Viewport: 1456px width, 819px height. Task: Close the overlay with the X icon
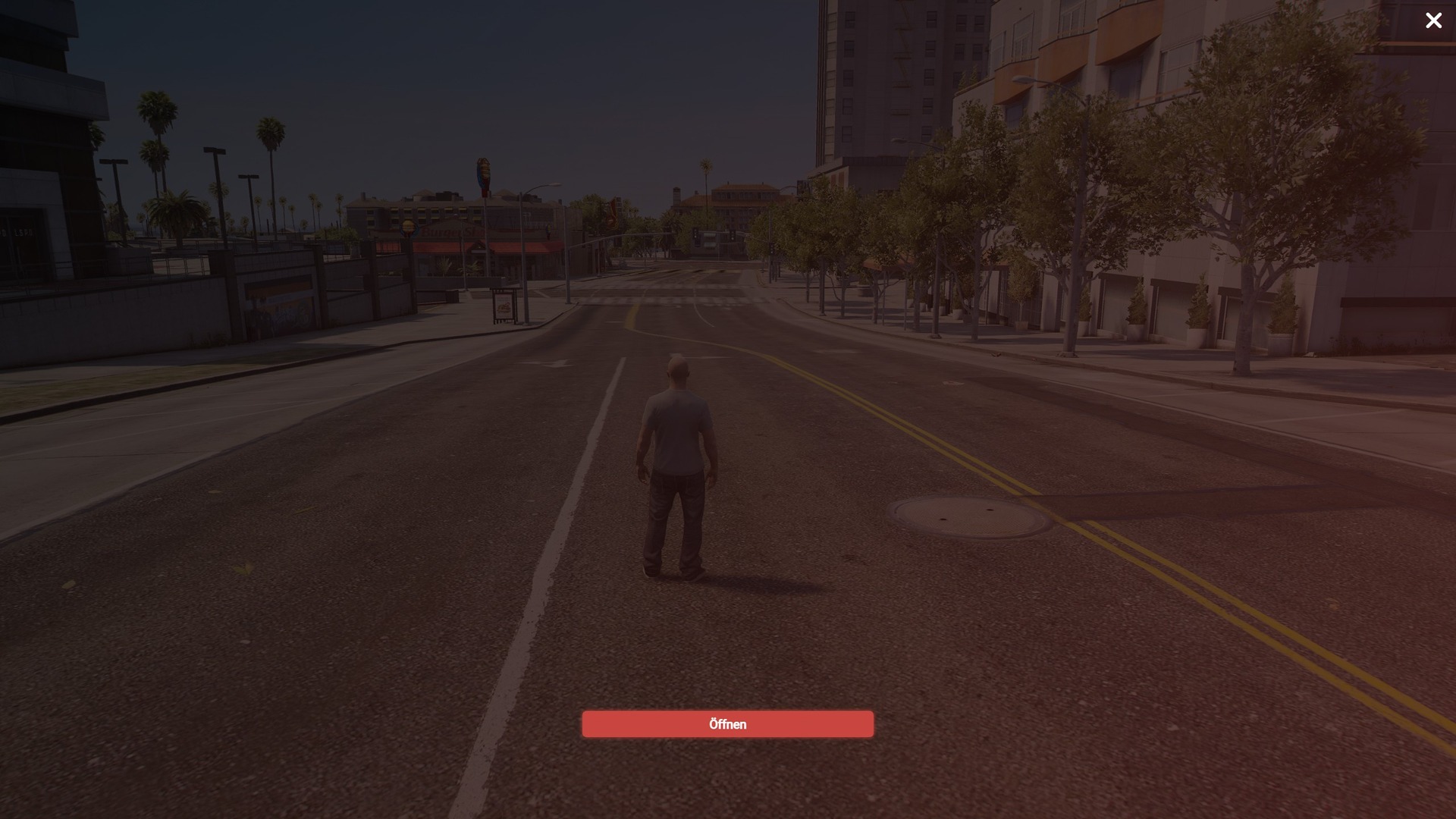1433,21
